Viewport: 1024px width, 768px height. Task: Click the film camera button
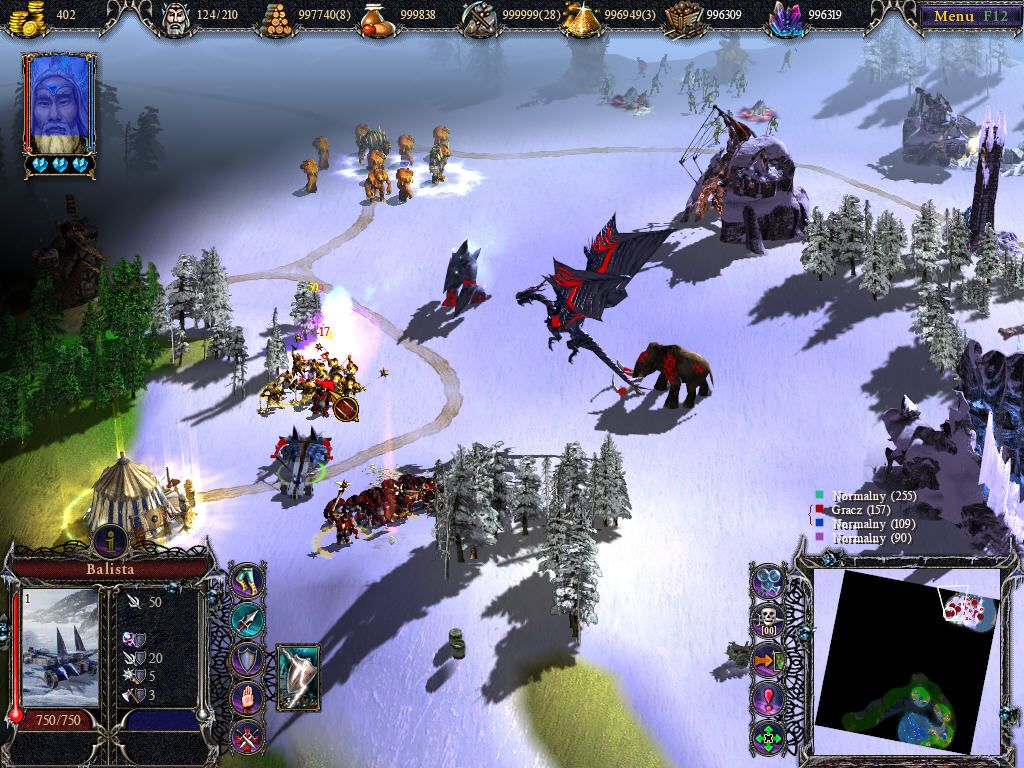(767, 581)
